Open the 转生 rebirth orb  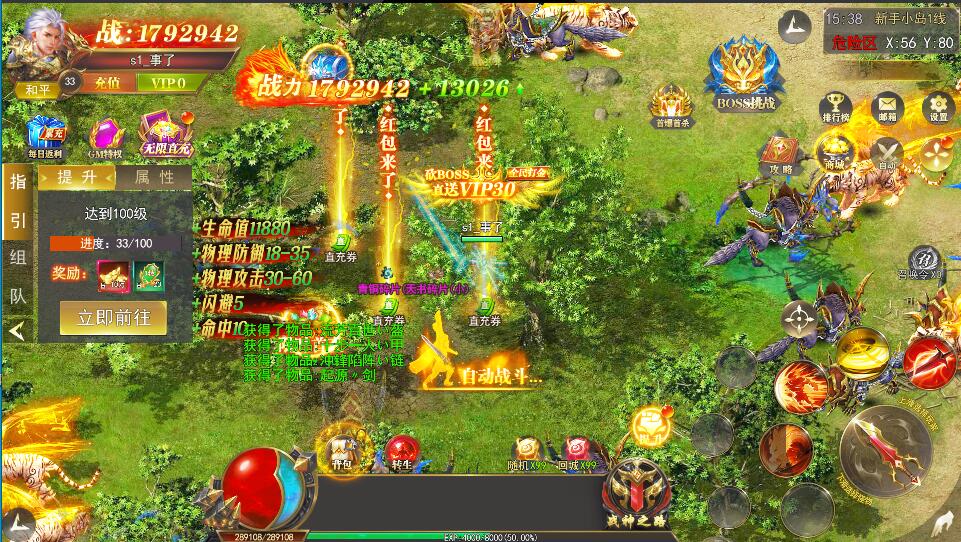tap(401, 452)
